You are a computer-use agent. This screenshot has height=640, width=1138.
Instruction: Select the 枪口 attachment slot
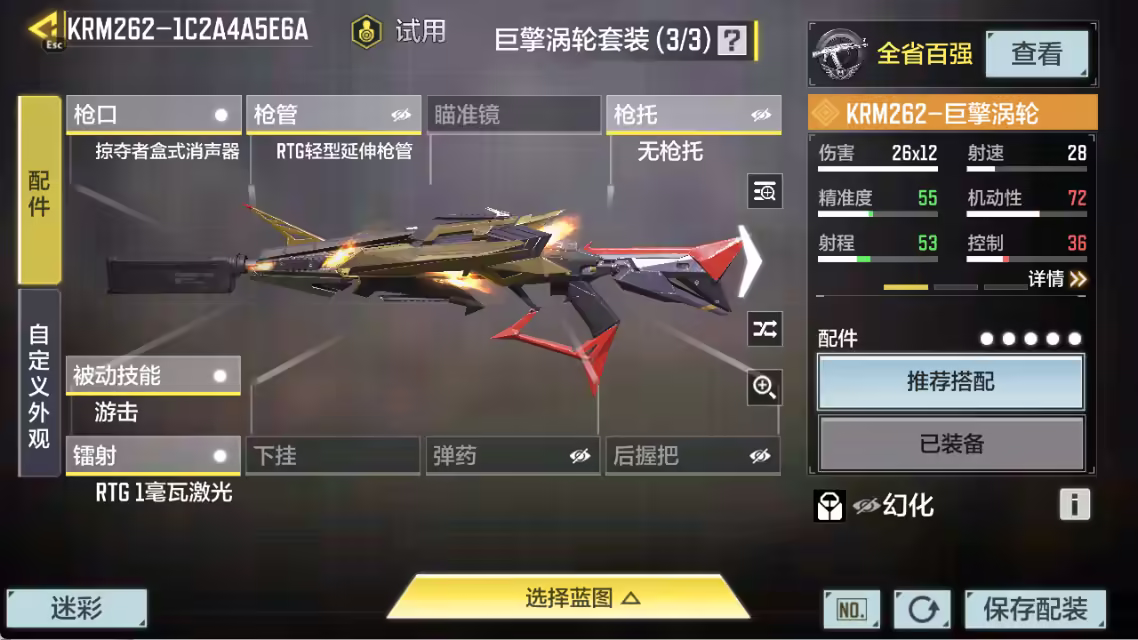point(153,115)
